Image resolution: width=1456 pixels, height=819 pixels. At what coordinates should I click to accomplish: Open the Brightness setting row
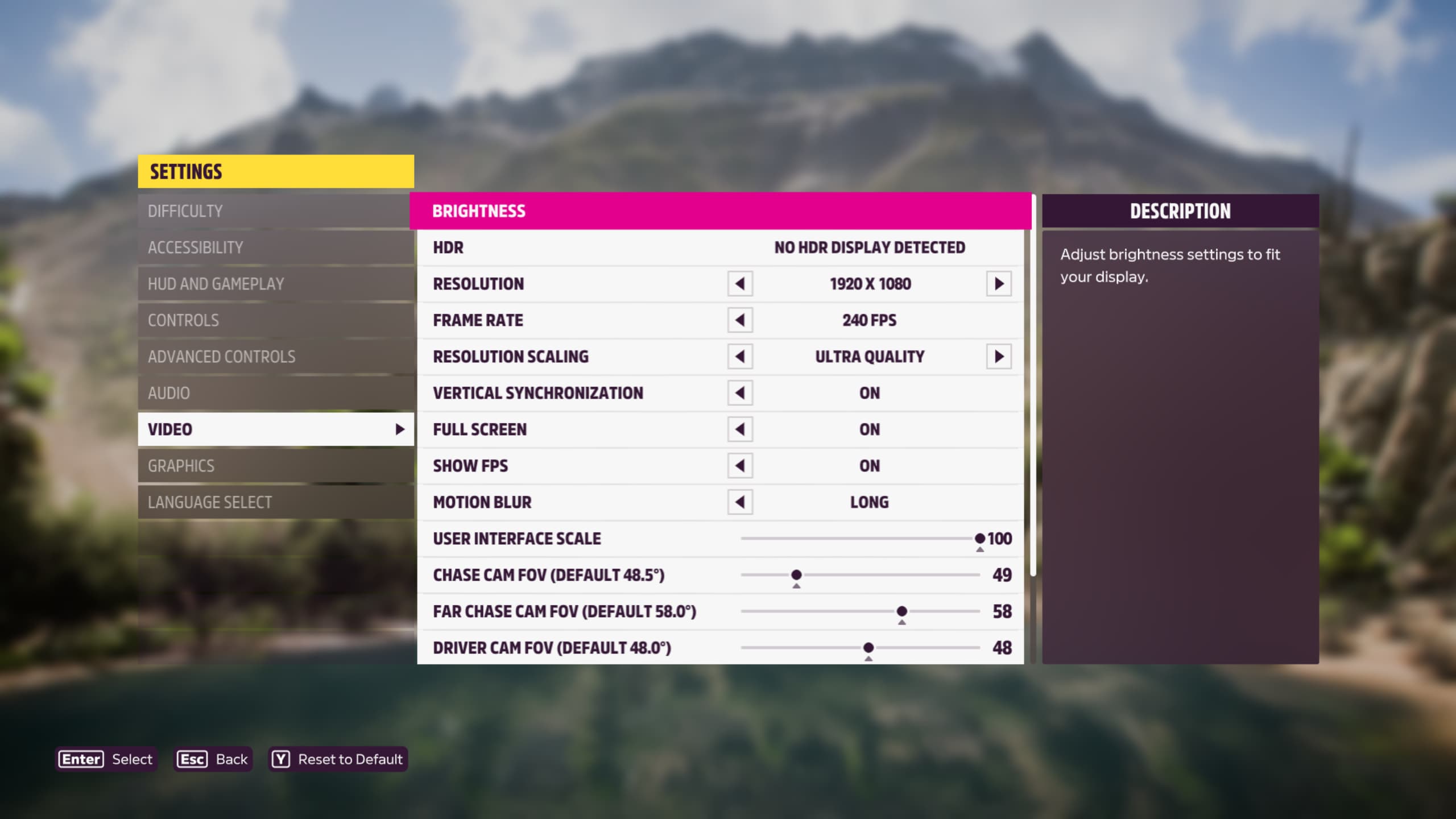click(x=720, y=211)
